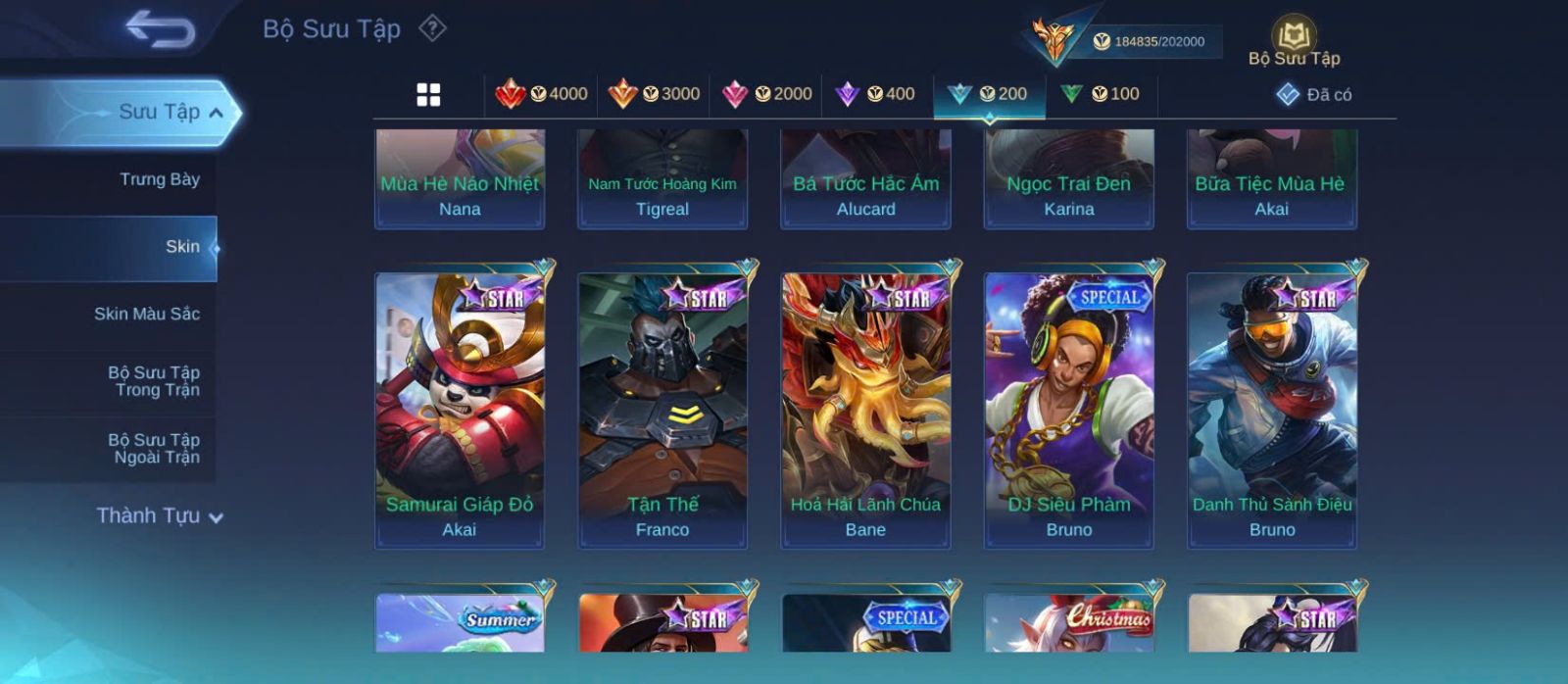Switch to the 3000 tier tab
This screenshot has height=684, width=1568.
(x=655, y=94)
